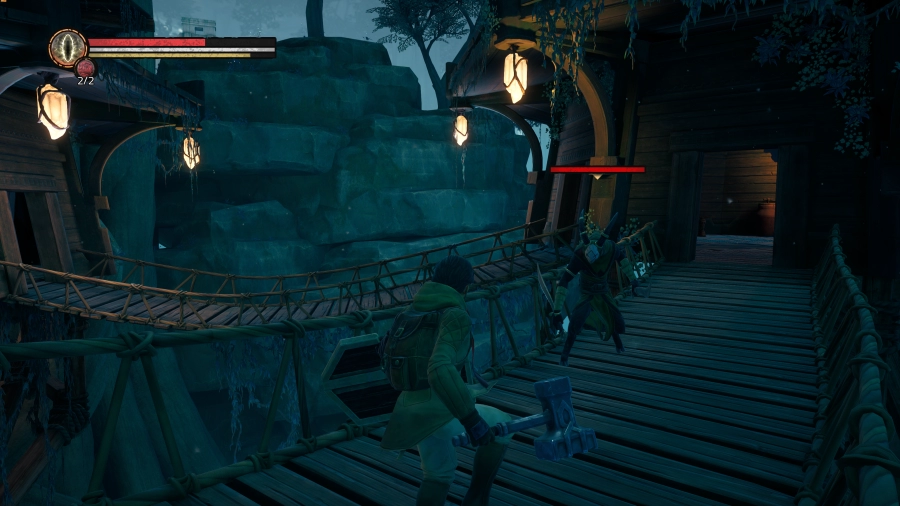Click the glowing eye emblem icon
Image resolution: width=900 pixels, height=506 pixels.
pos(68,47)
